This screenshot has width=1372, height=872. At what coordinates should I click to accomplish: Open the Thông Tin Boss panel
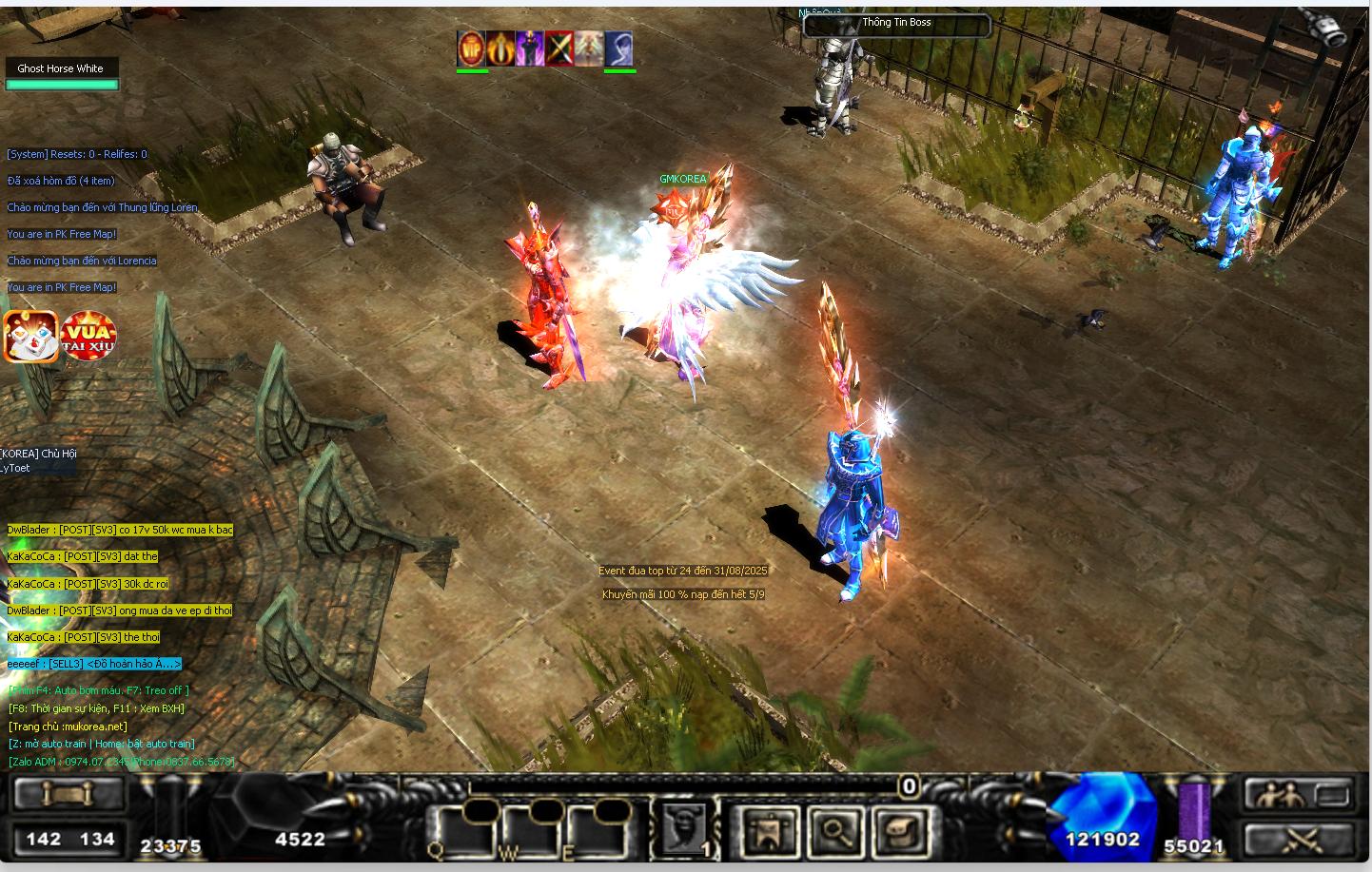coord(896,23)
